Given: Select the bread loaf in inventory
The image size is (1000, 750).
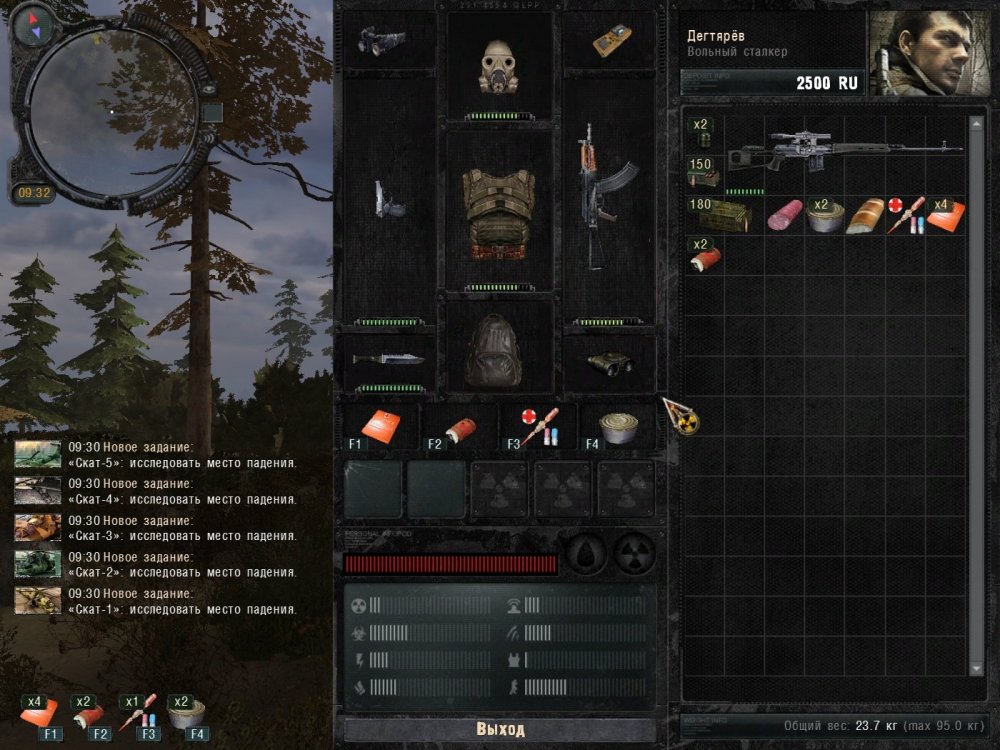Looking at the screenshot, I should [x=864, y=216].
